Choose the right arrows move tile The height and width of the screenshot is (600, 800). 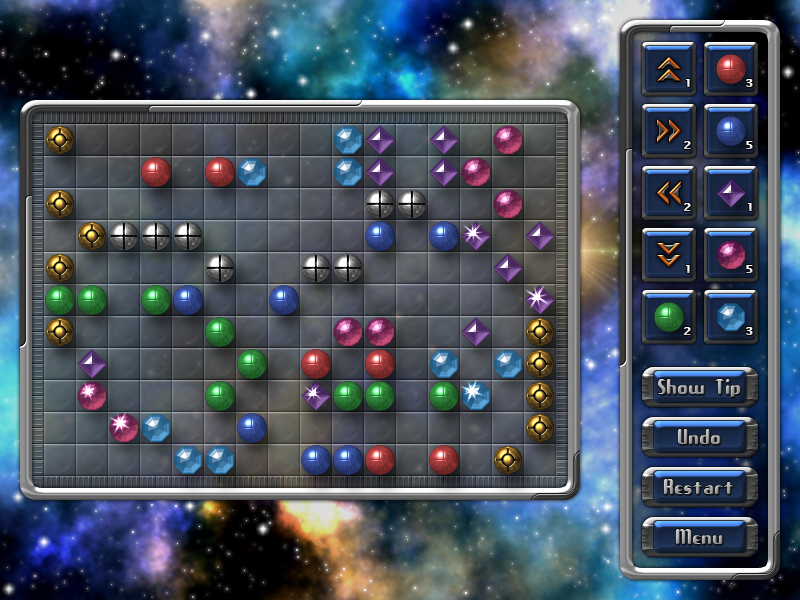pos(668,131)
